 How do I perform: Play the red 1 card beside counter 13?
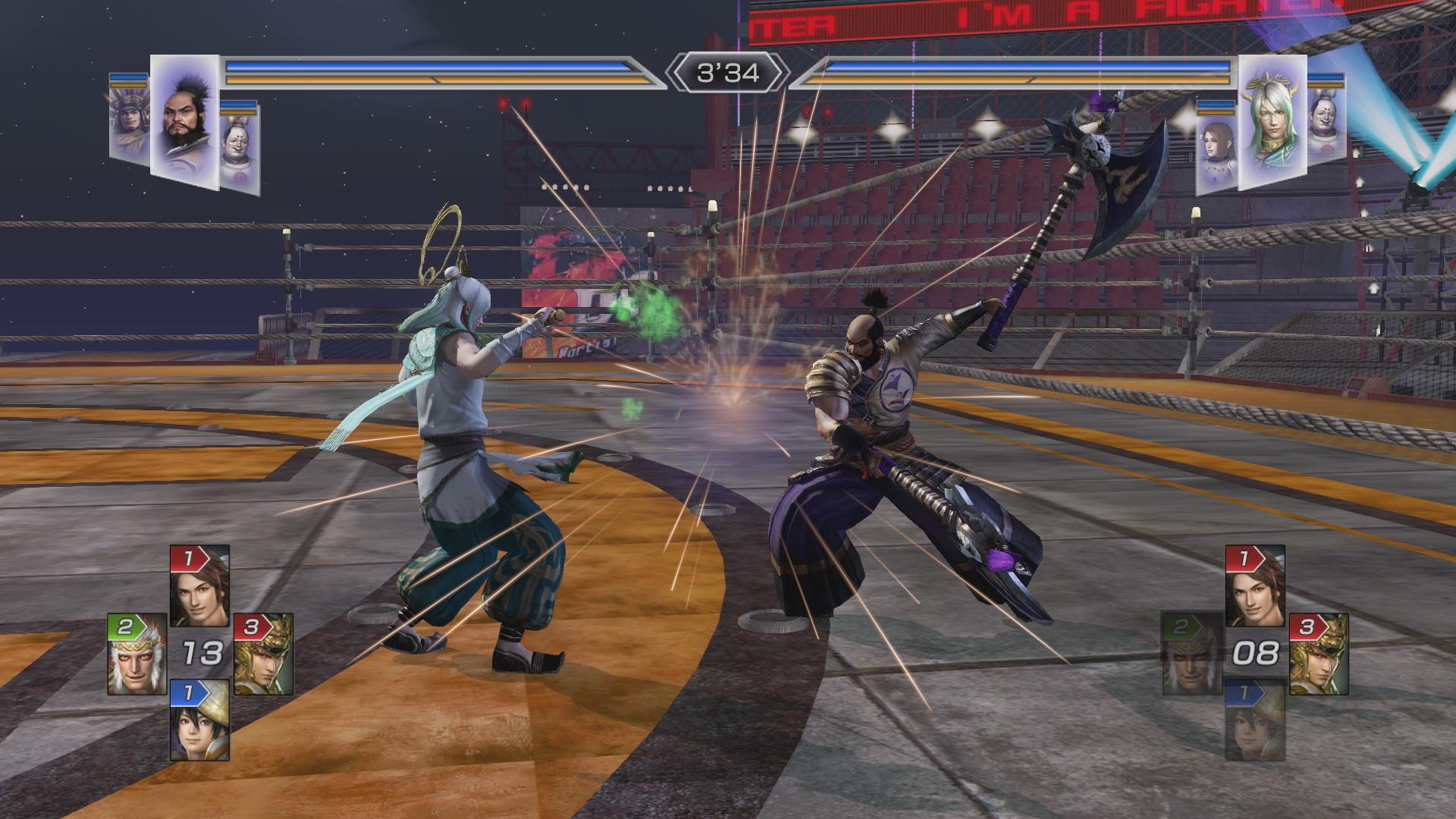pyautogui.click(x=199, y=586)
